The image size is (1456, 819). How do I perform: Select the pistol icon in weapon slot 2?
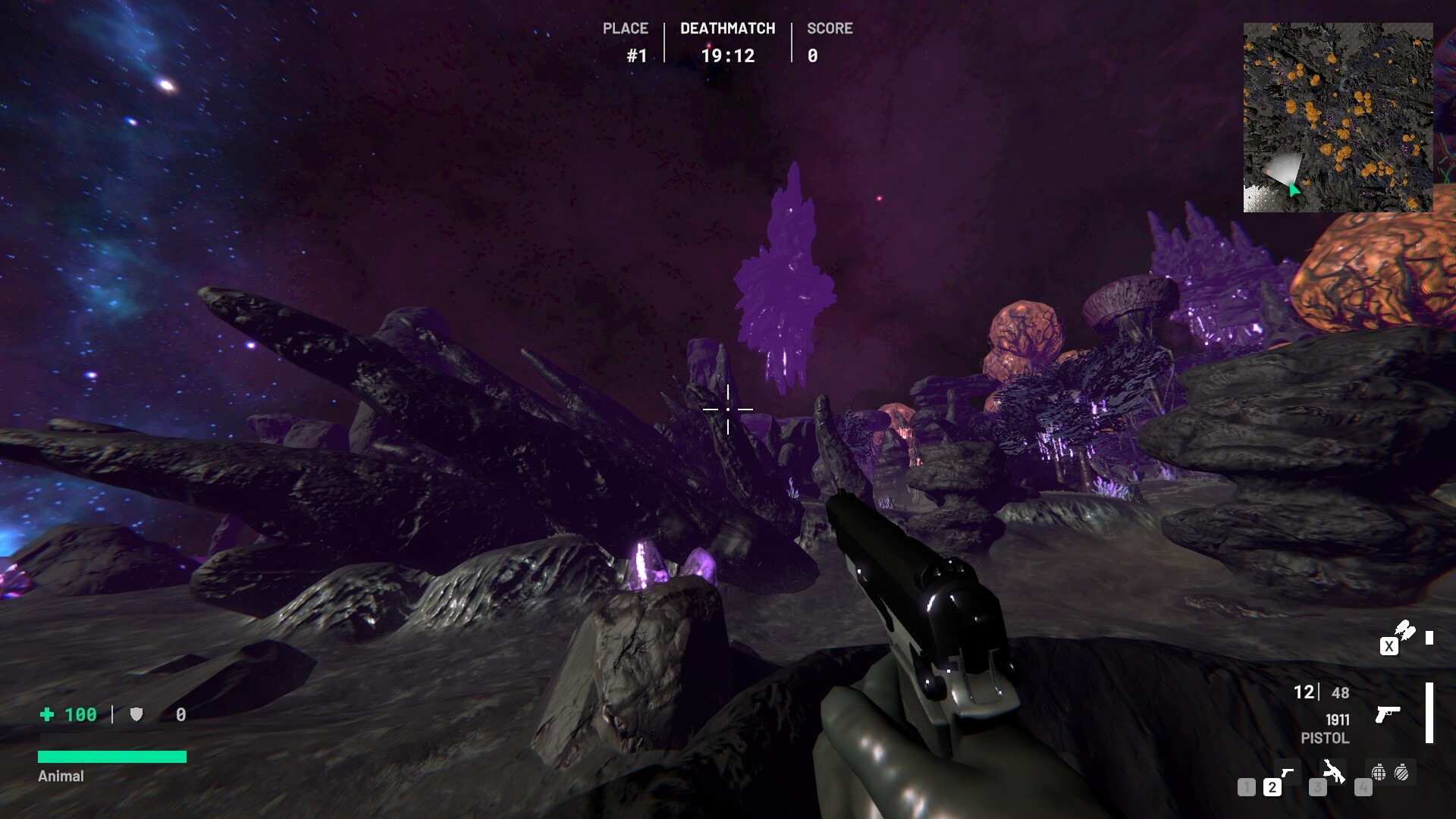1288,772
